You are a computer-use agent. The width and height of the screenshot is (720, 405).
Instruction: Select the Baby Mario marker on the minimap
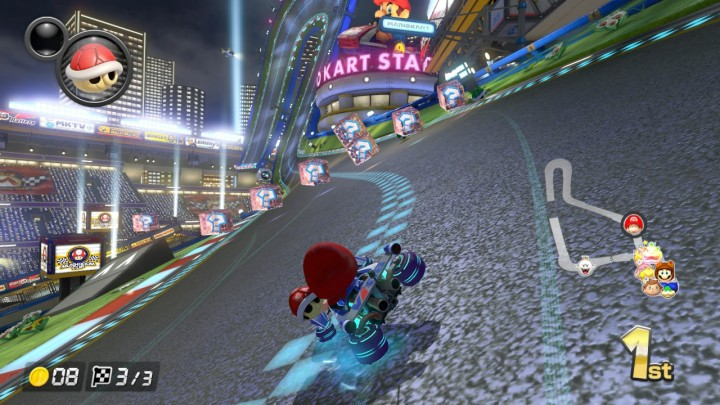(x=632, y=223)
